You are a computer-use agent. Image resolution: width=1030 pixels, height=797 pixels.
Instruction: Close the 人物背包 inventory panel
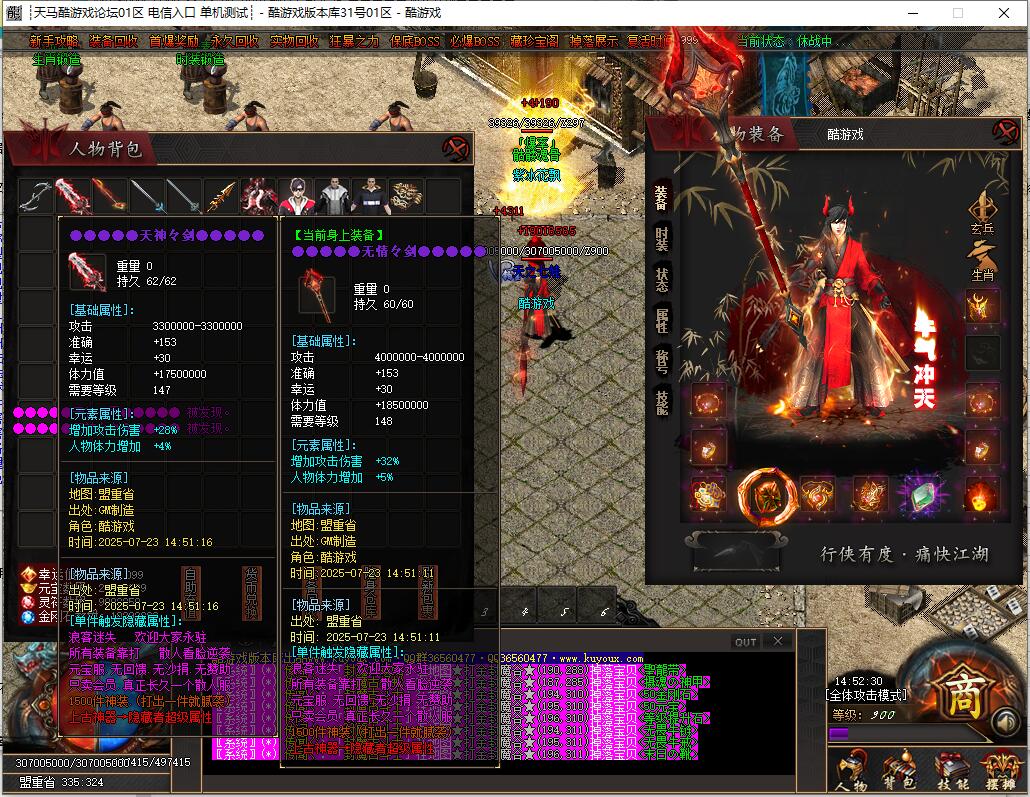[456, 148]
